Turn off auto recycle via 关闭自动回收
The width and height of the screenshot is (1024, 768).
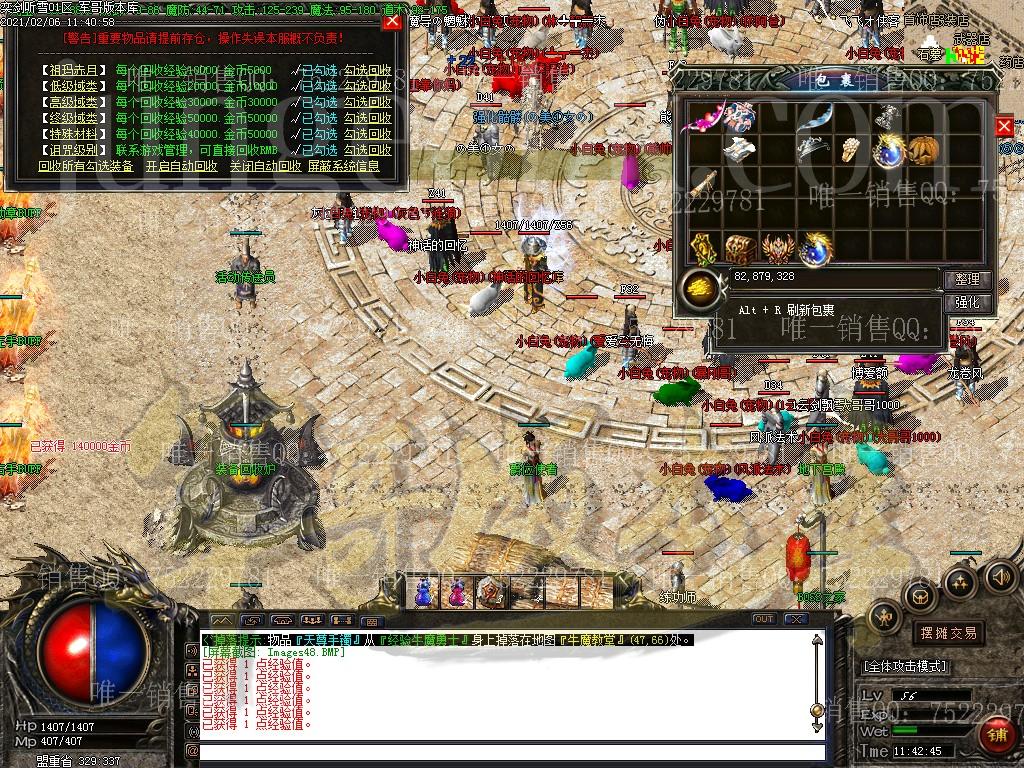point(264,166)
